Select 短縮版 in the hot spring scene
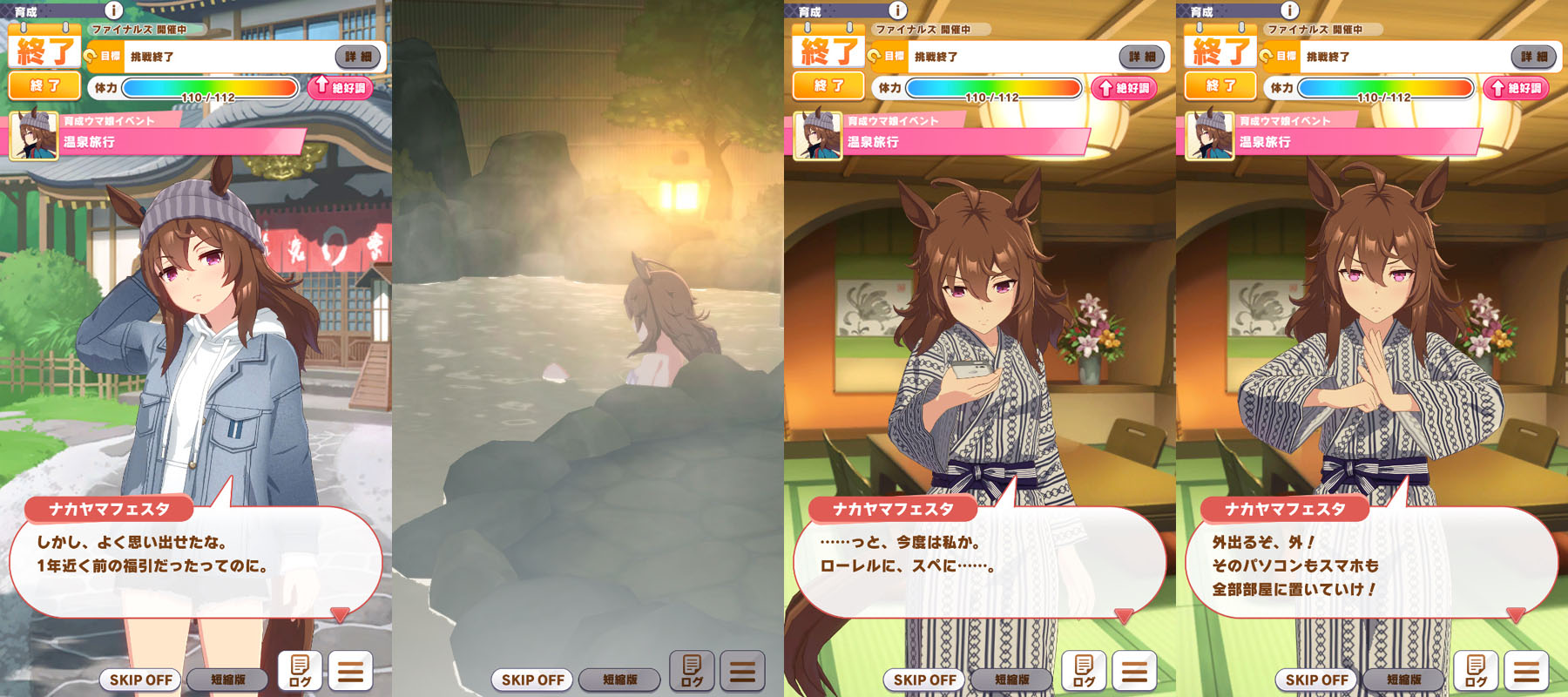Viewport: 1568px width, 697px height. (x=620, y=680)
